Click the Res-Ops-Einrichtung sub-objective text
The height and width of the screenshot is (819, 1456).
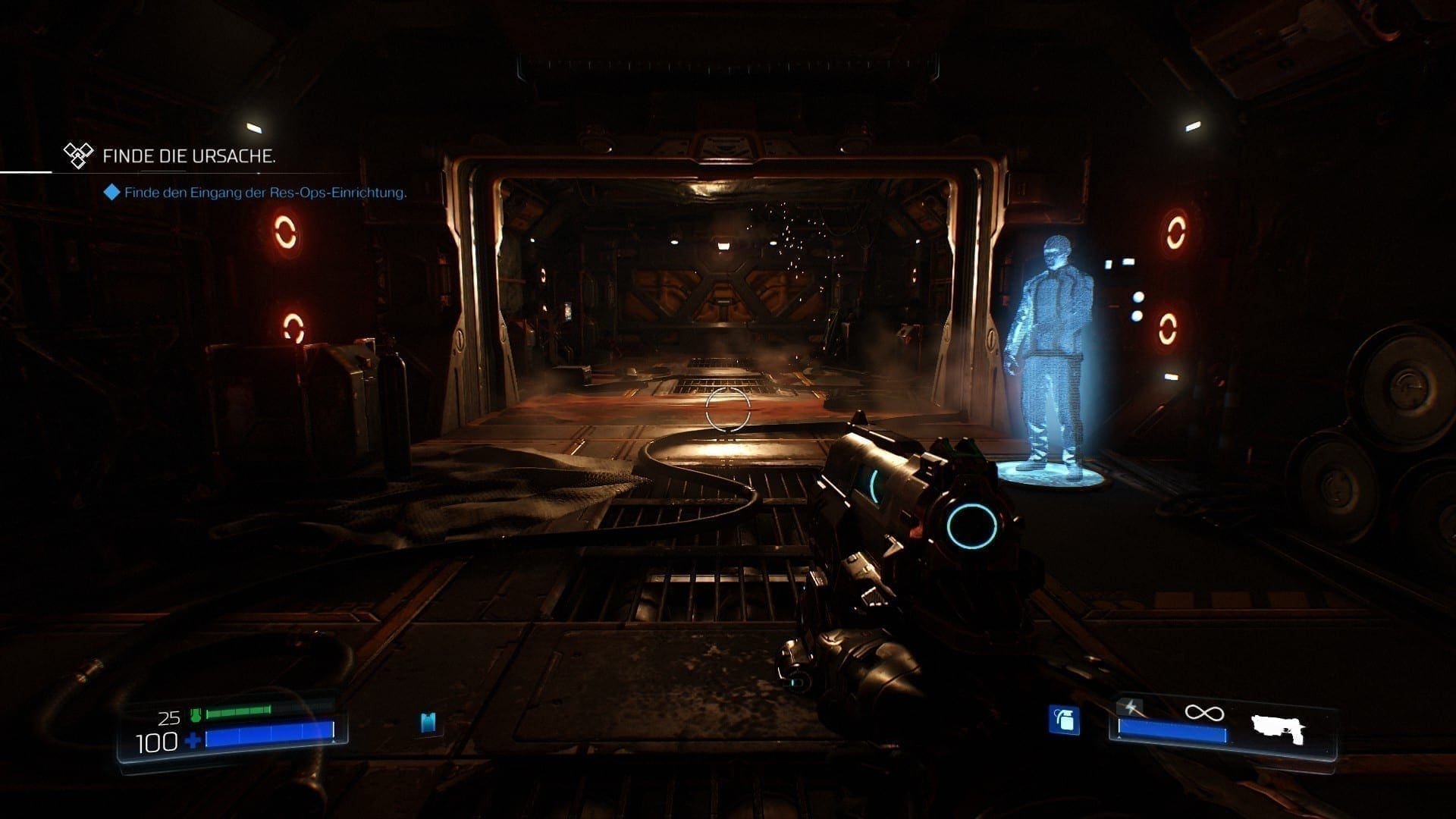[265, 193]
